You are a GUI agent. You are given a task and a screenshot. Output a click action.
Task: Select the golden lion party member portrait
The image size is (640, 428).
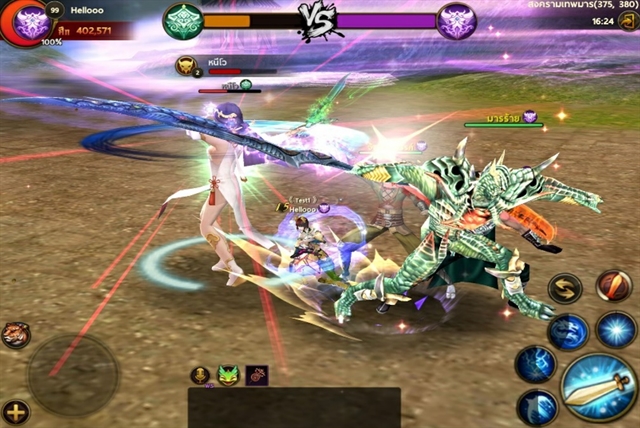186,66
